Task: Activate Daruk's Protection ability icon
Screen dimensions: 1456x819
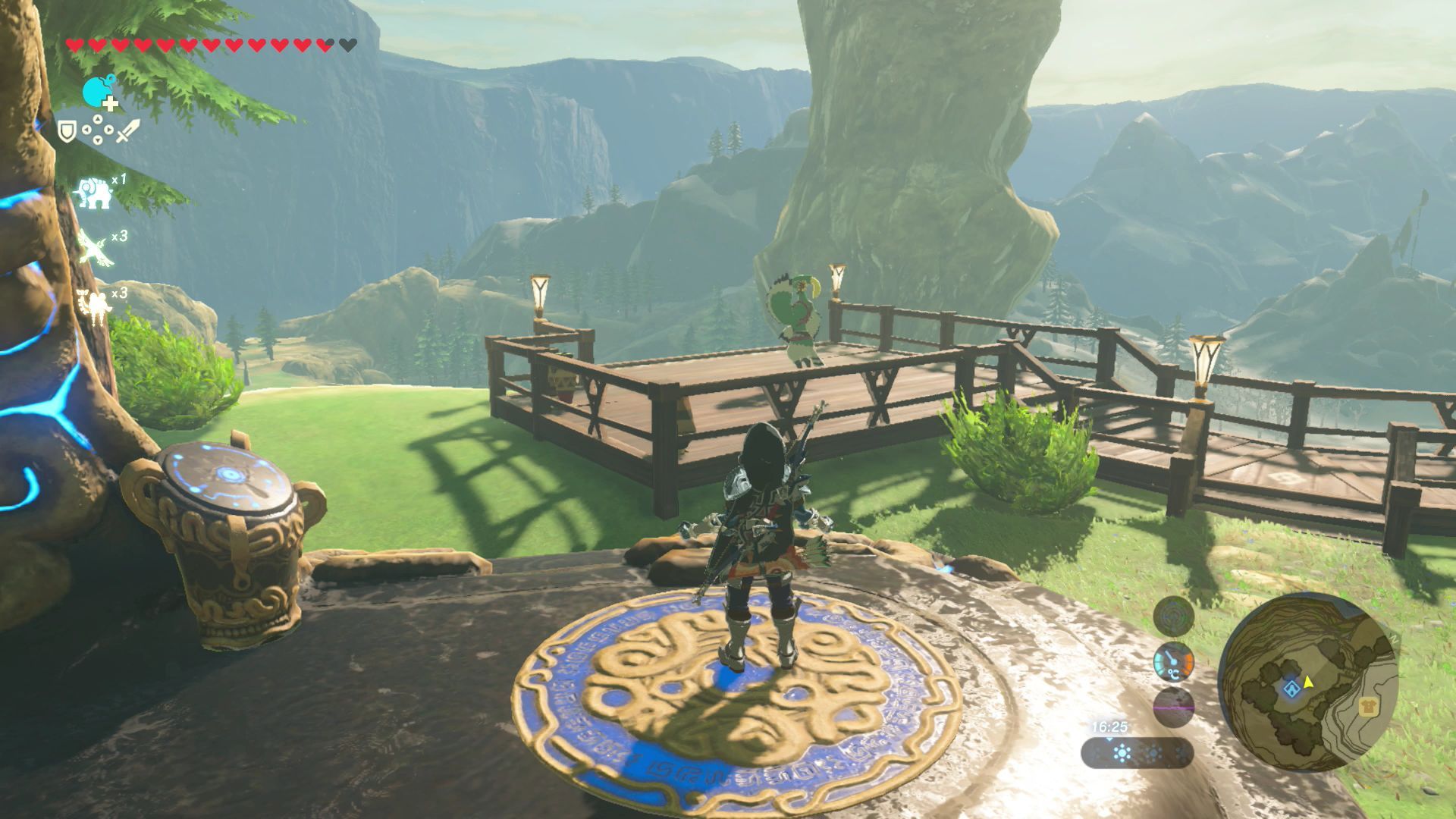Action: coord(96,305)
